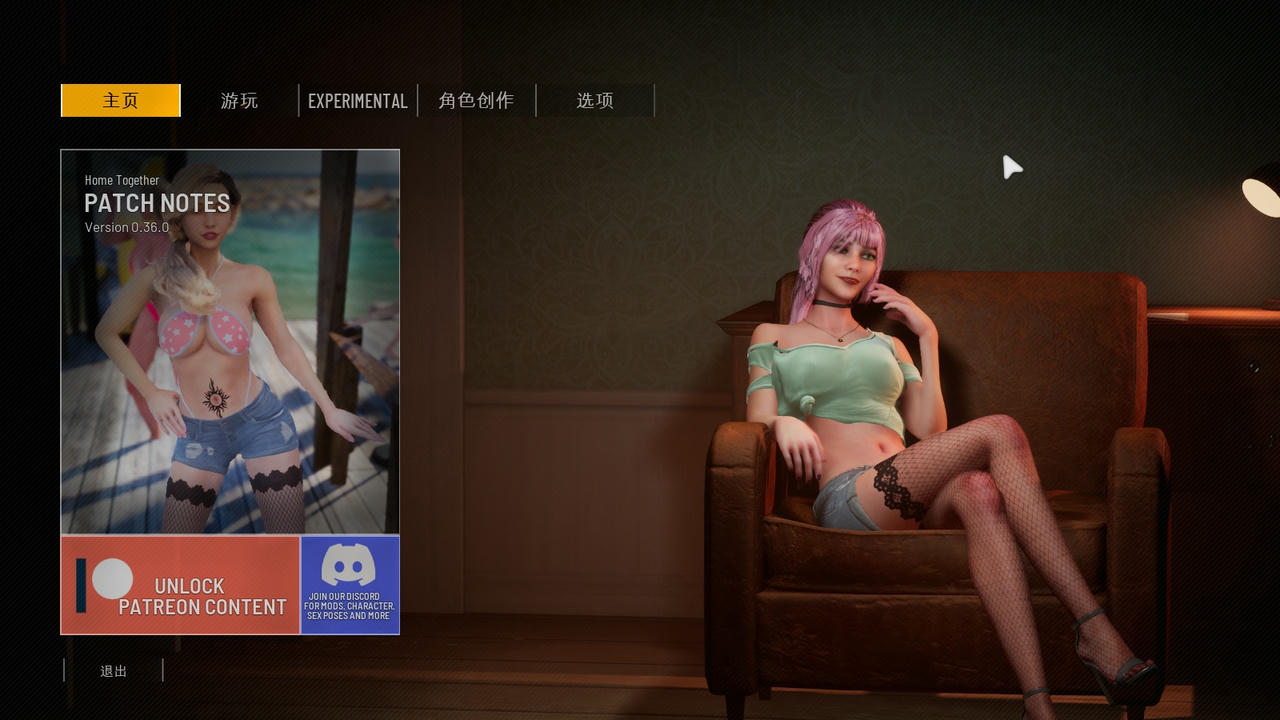Open the EXPERIMENTAL tab

point(357,101)
